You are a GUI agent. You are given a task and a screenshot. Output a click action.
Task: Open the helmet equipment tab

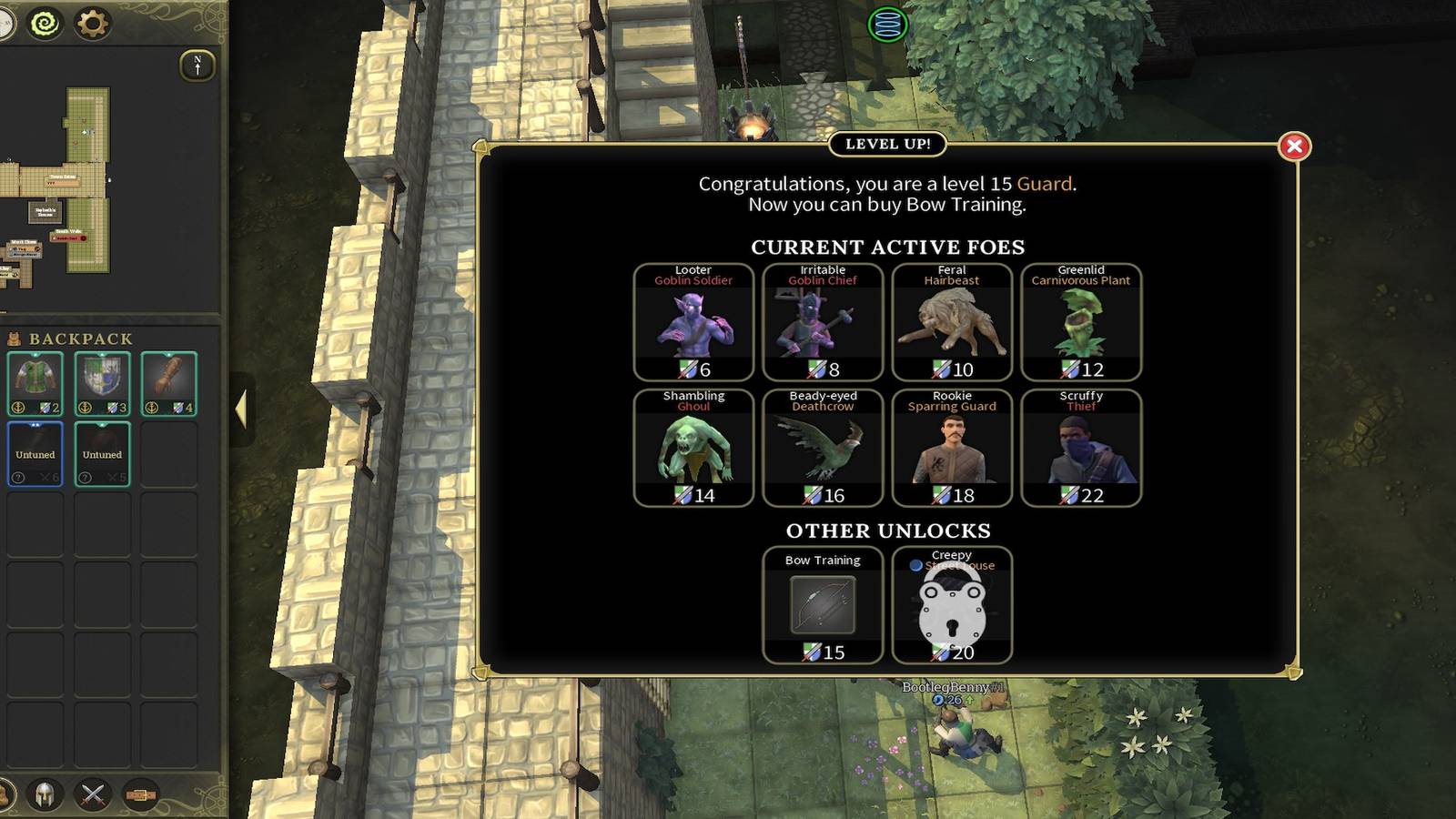(44, 794)
